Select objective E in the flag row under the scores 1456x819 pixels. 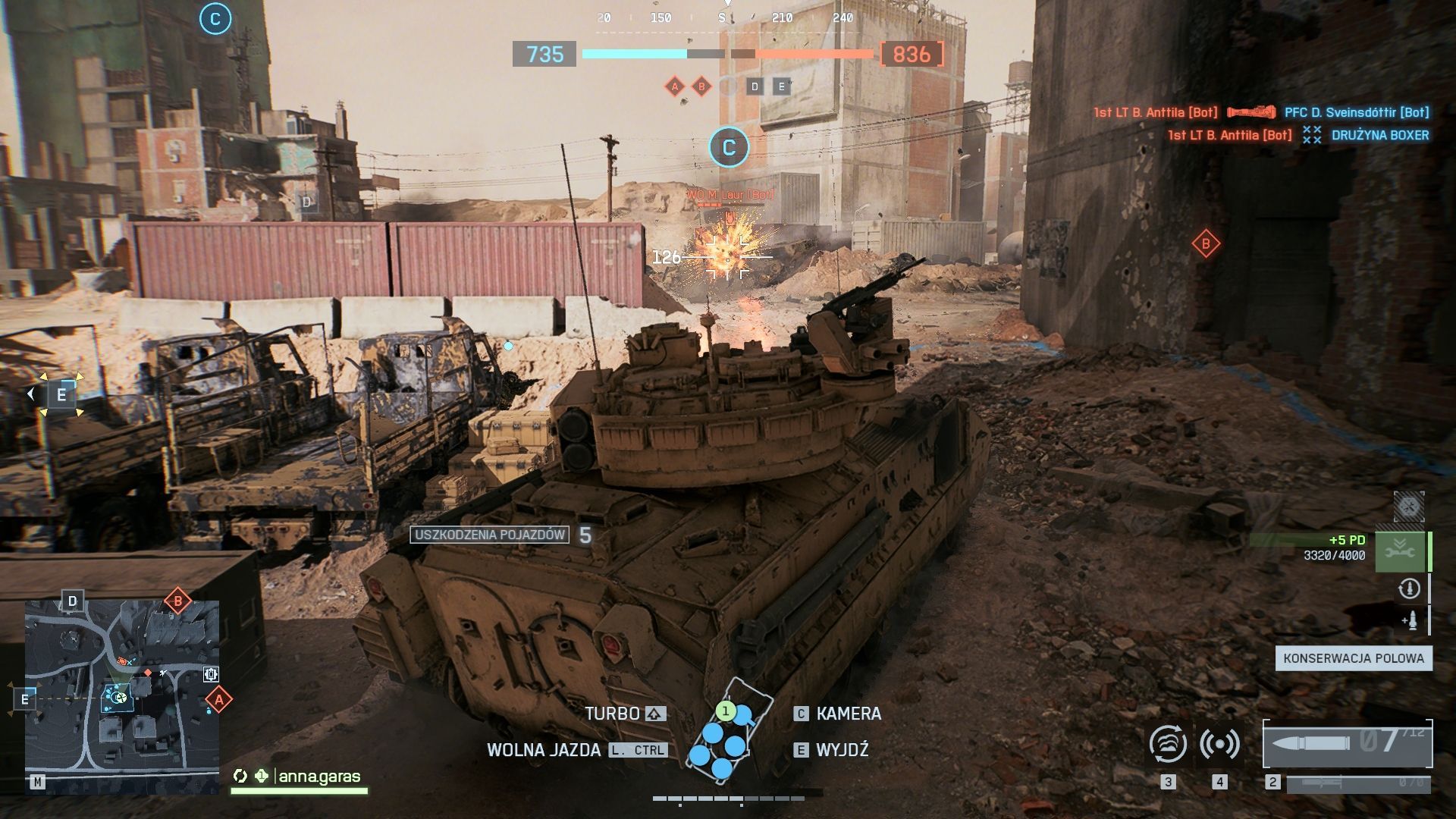pos(782,86)
